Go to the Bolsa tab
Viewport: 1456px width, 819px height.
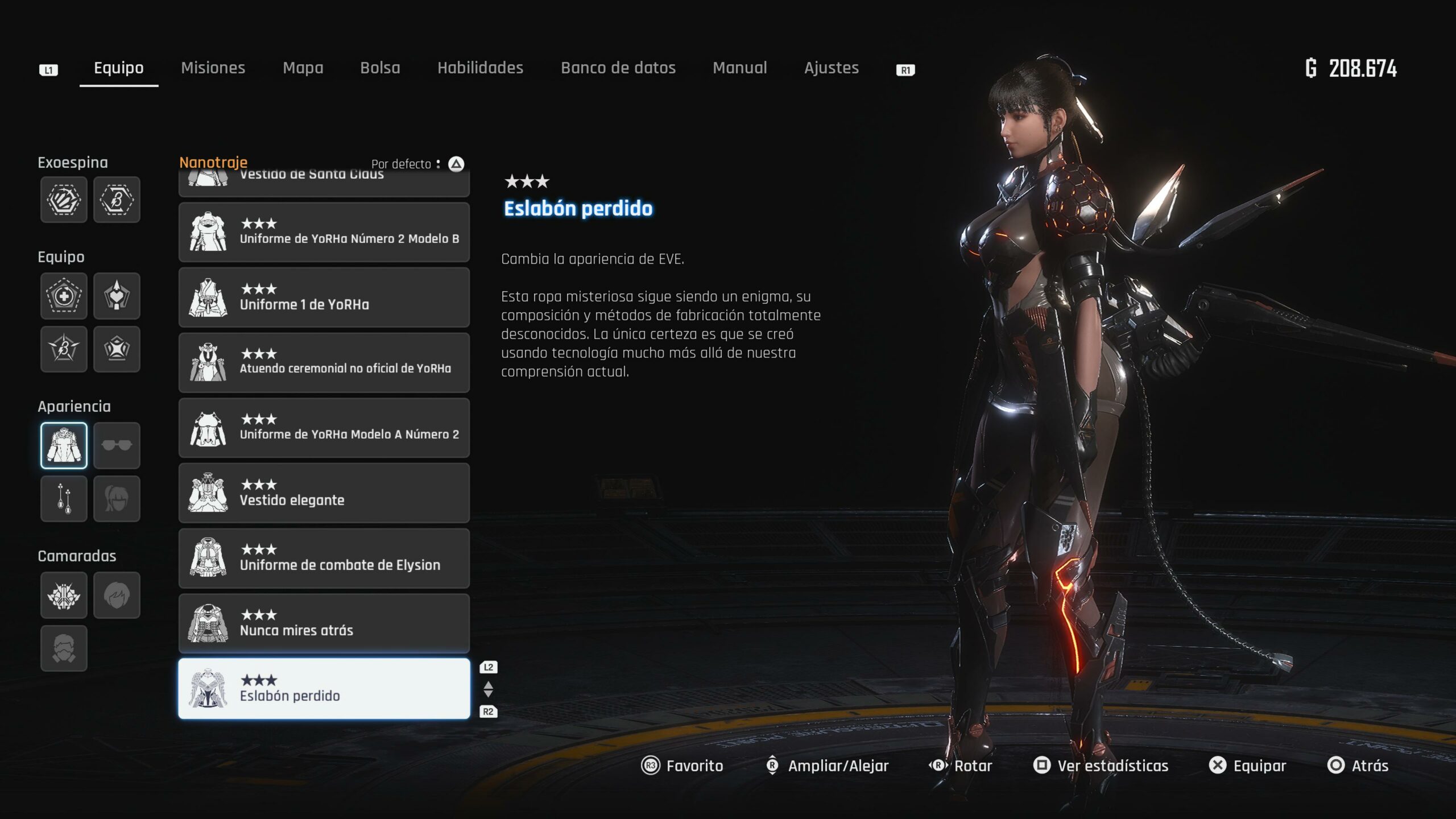[380, 68]
